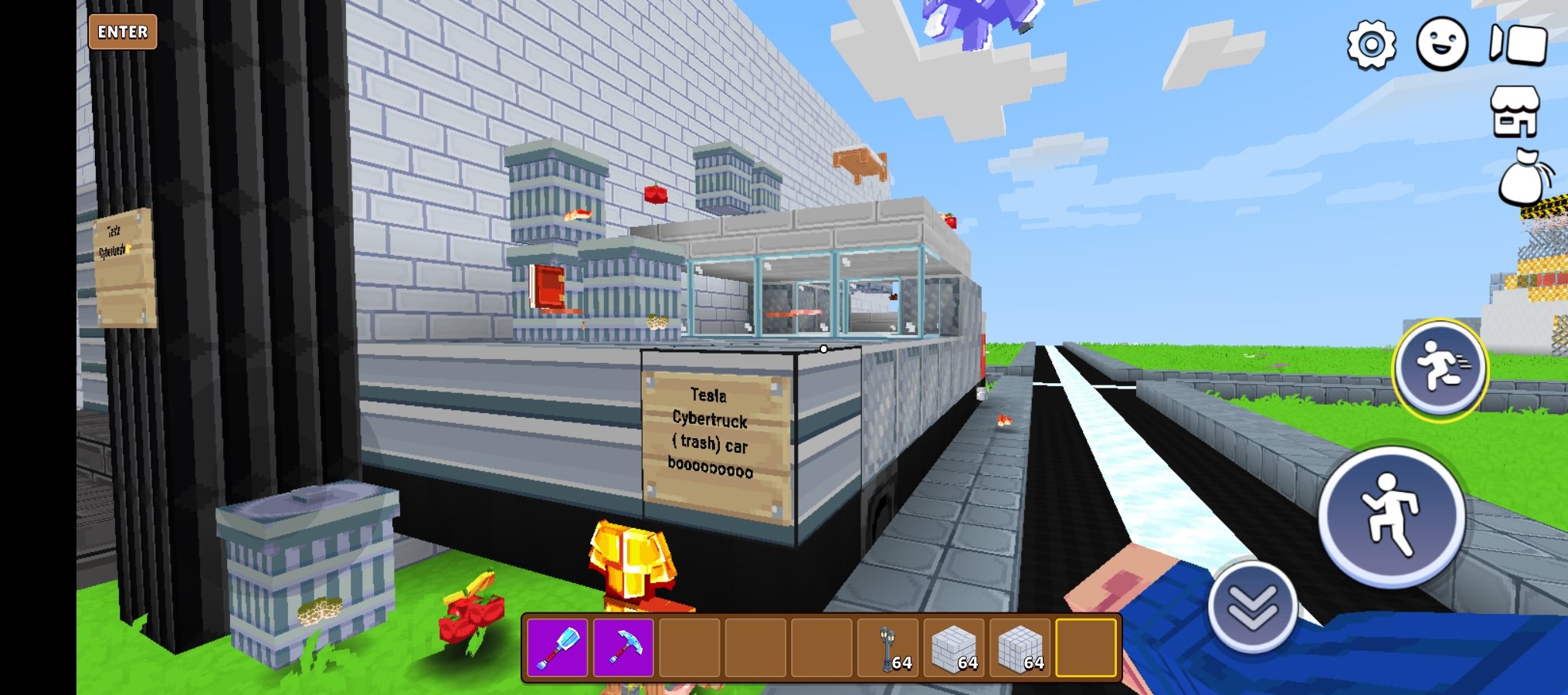Switch camera view with the camera icon

click(1518, 44)
